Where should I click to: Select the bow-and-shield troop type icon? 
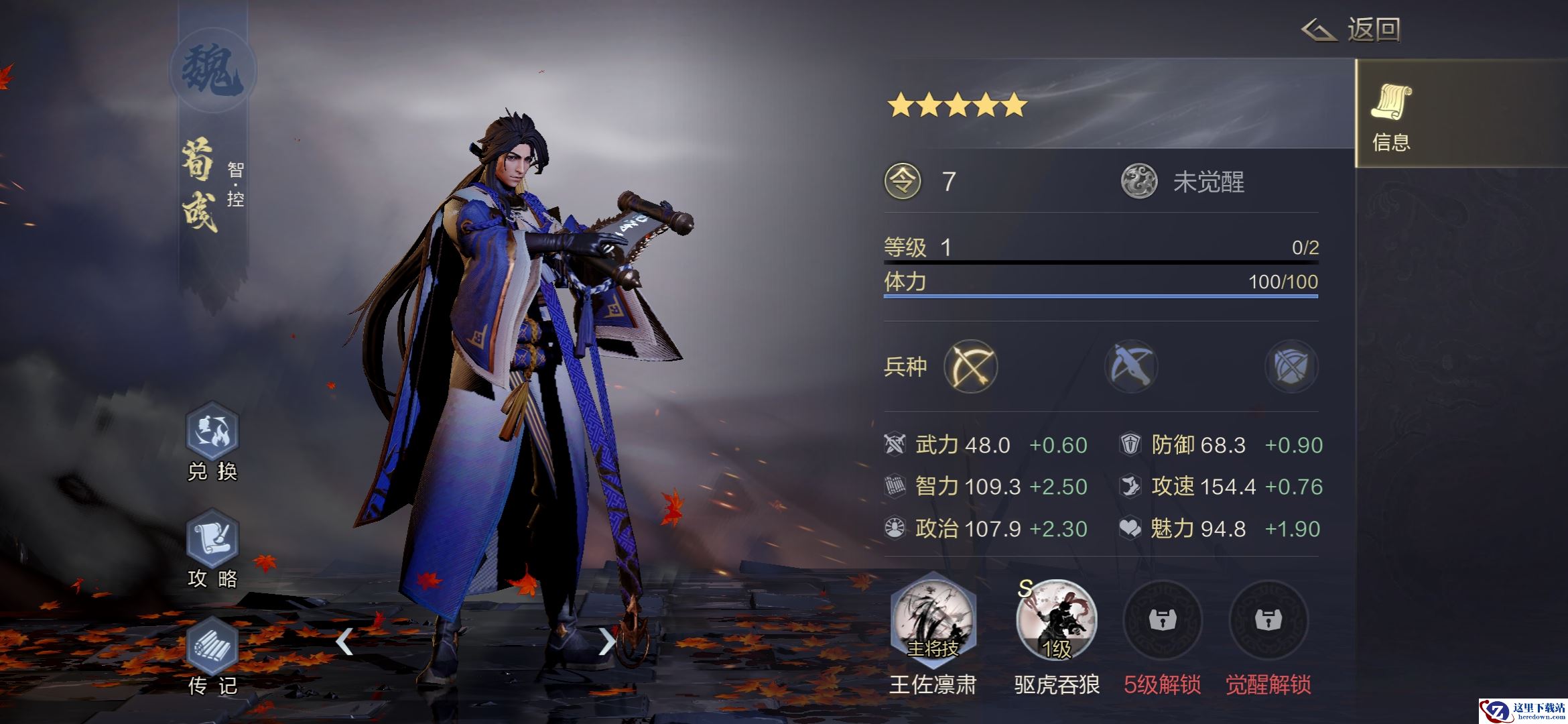pos(1291,367)
